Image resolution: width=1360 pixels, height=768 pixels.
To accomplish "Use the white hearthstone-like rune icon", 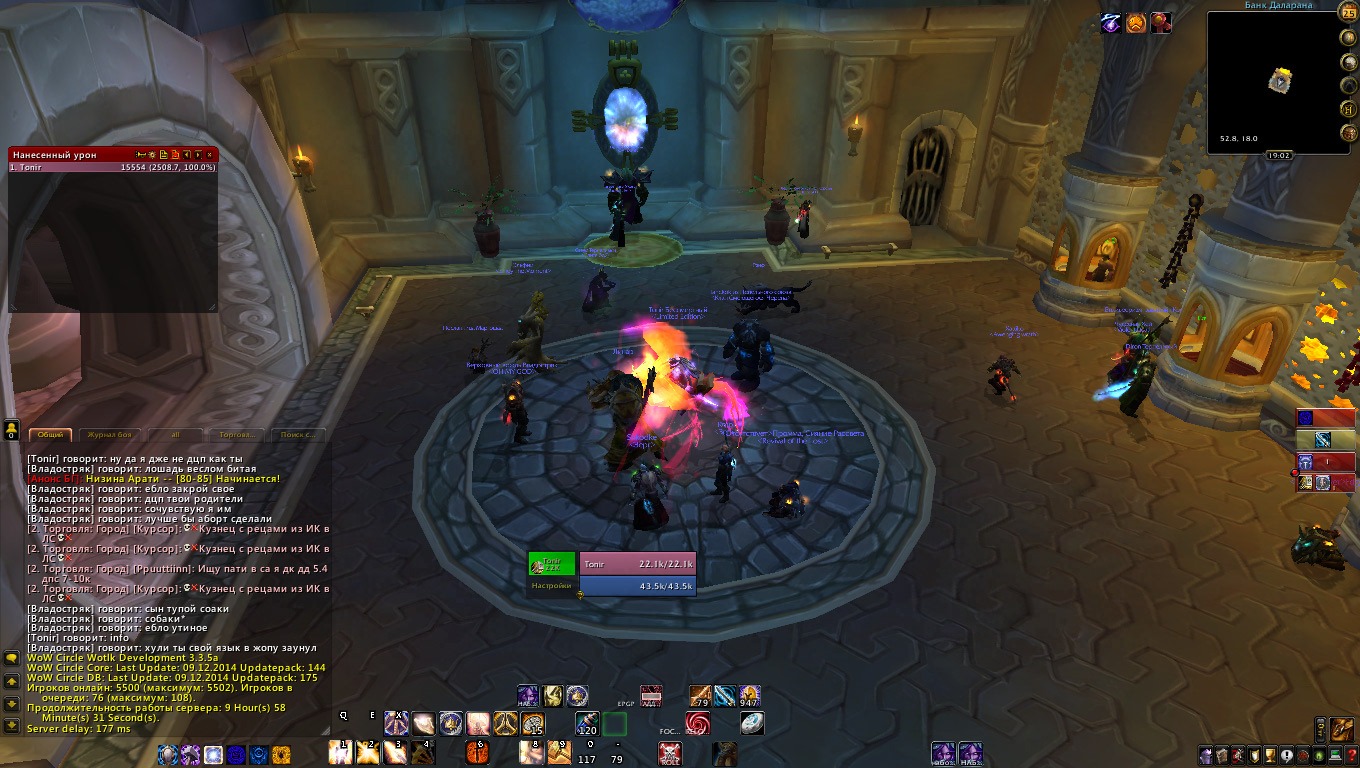I will coord(751,723).
